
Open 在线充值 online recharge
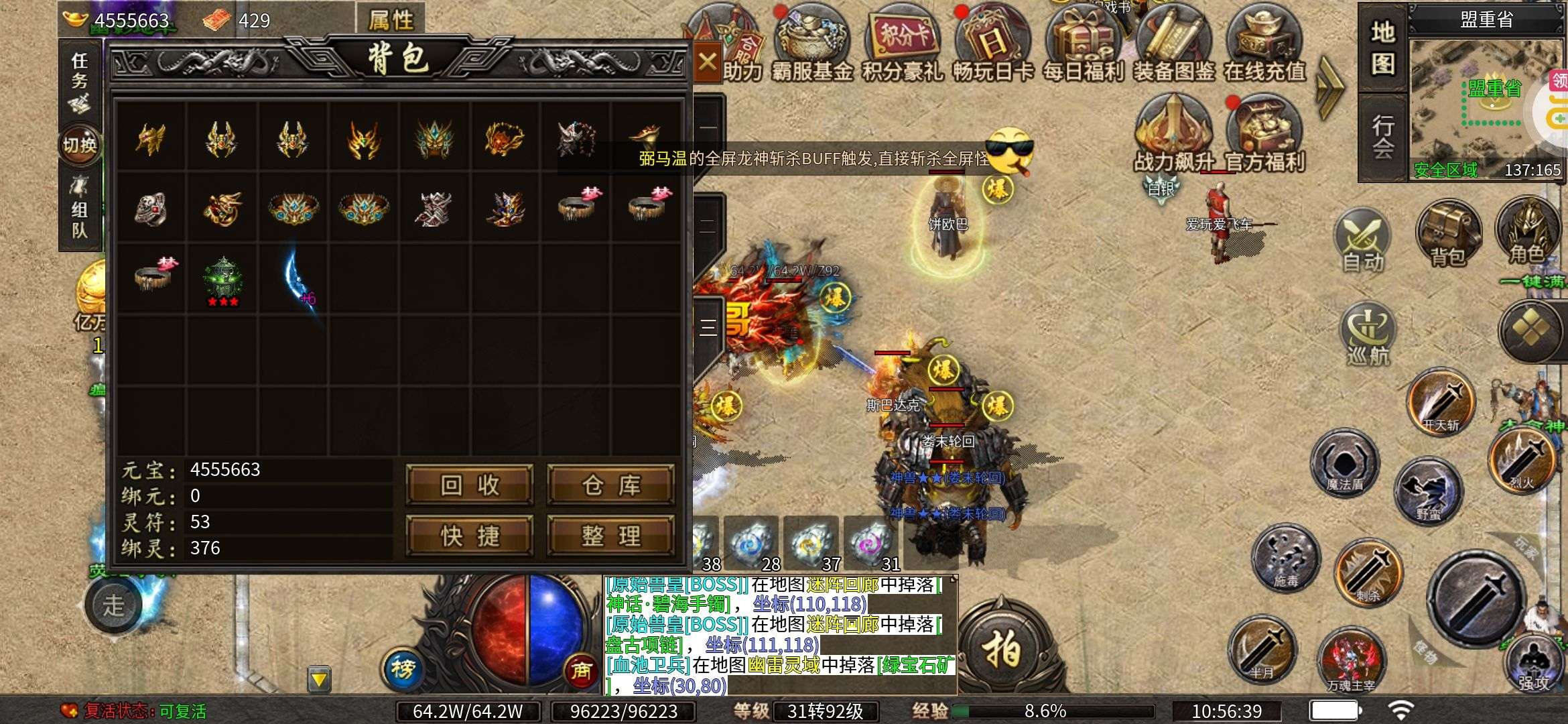click(x=1264, y=44)
